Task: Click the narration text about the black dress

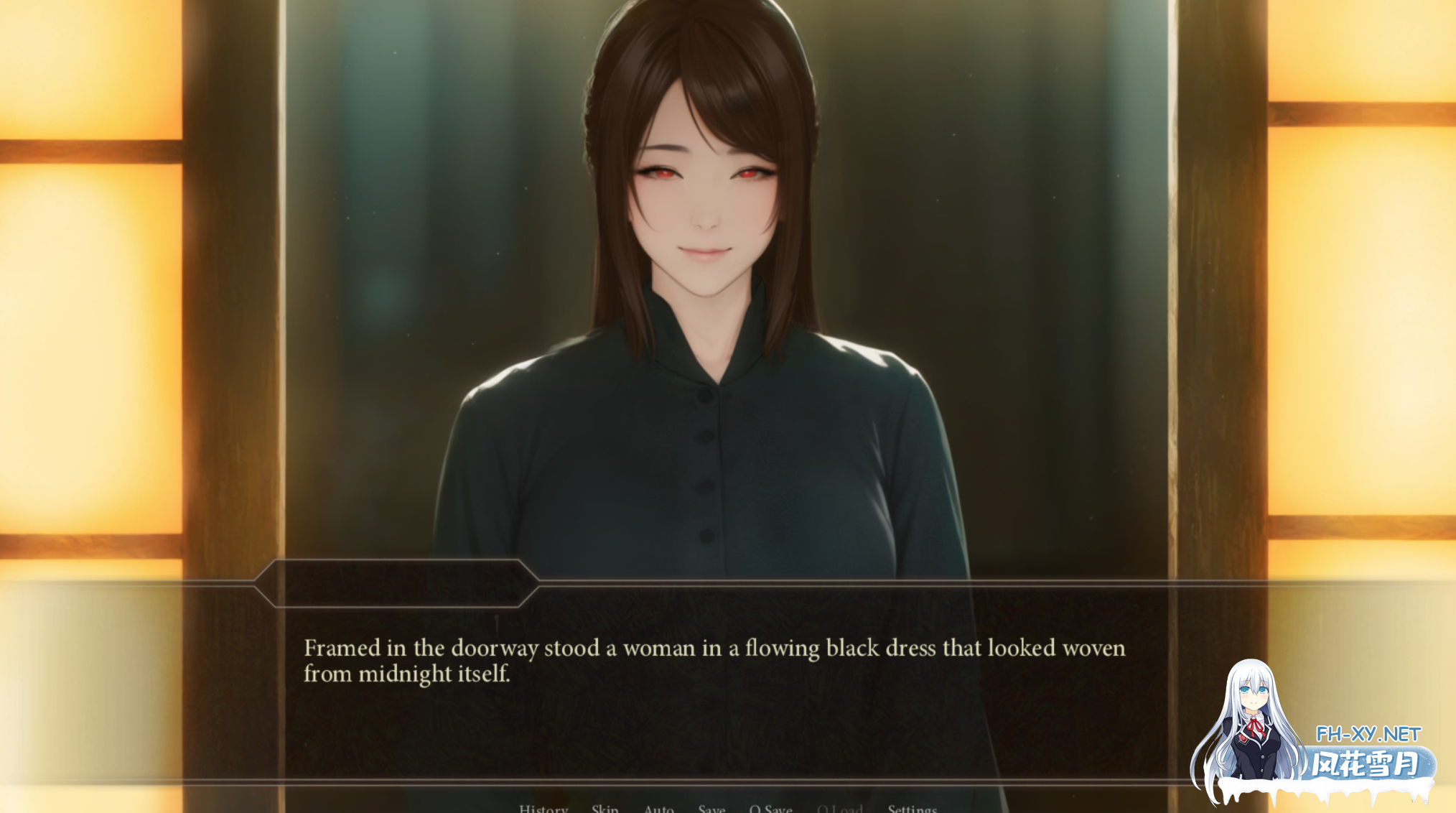Action: click(x=714, y=661)
